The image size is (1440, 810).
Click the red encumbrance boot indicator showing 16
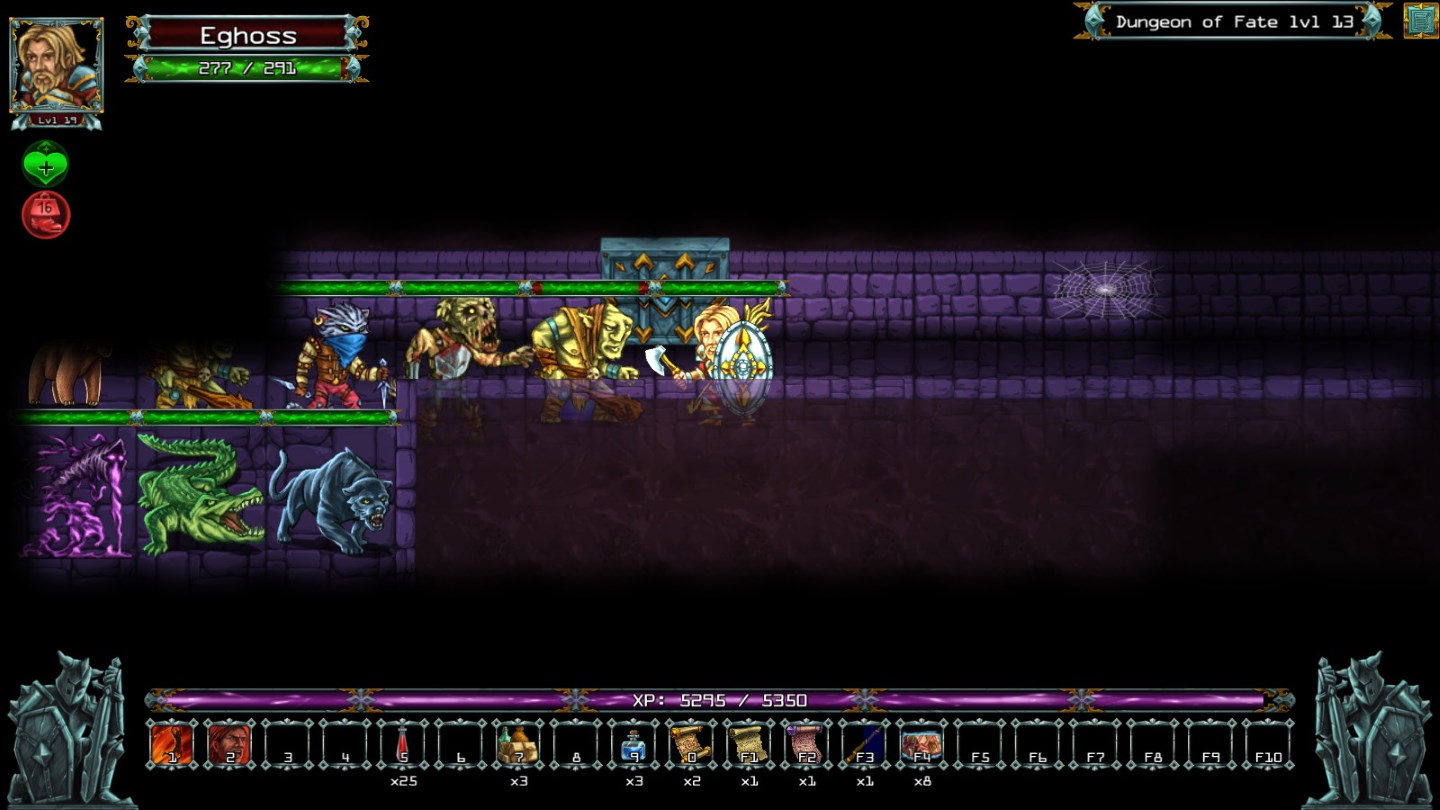43,212
